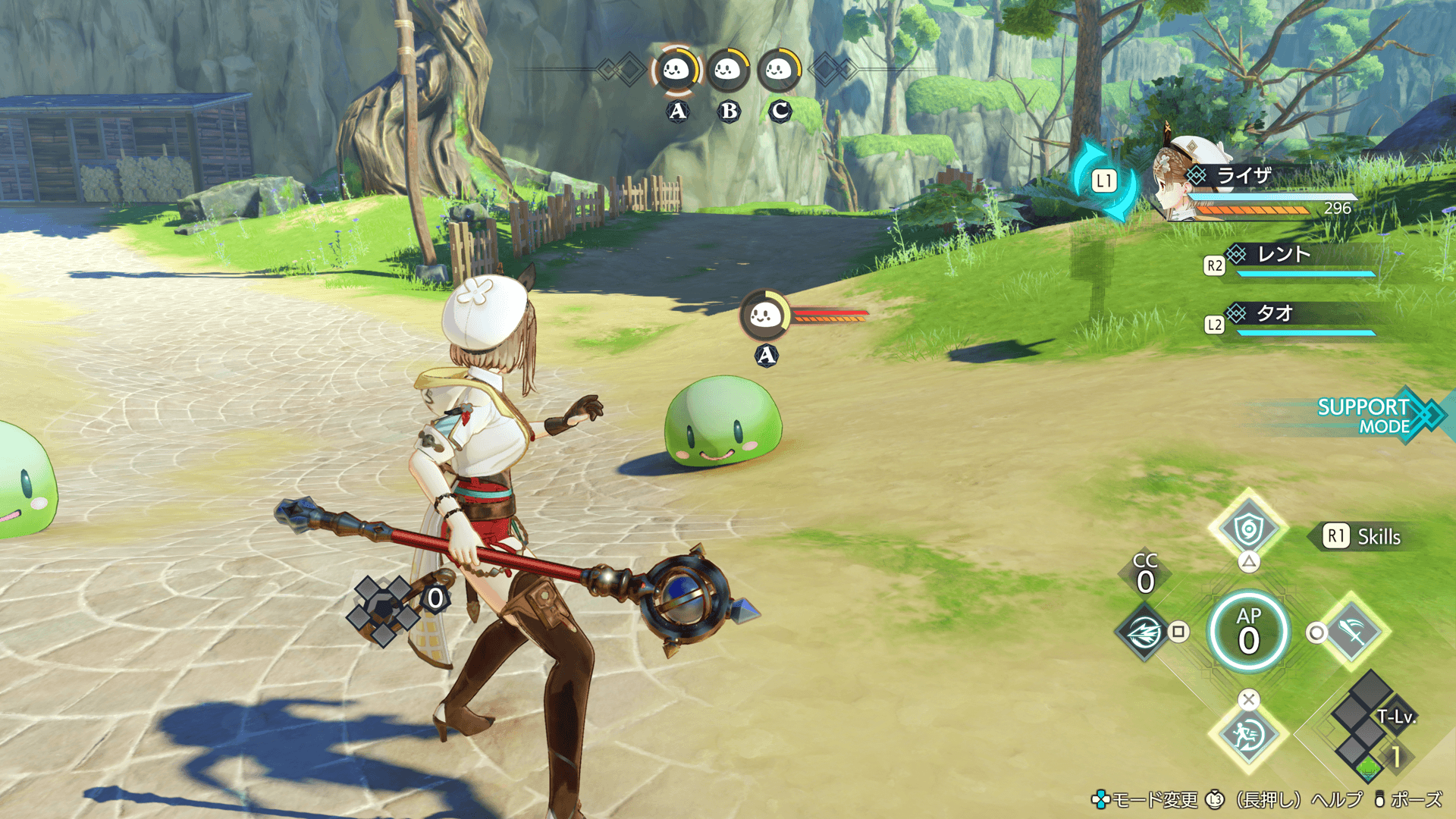The image size is (1456, 819).
Task: Select the T-Lv. tactics level gauge
Action: click(x=1371, y=728)
